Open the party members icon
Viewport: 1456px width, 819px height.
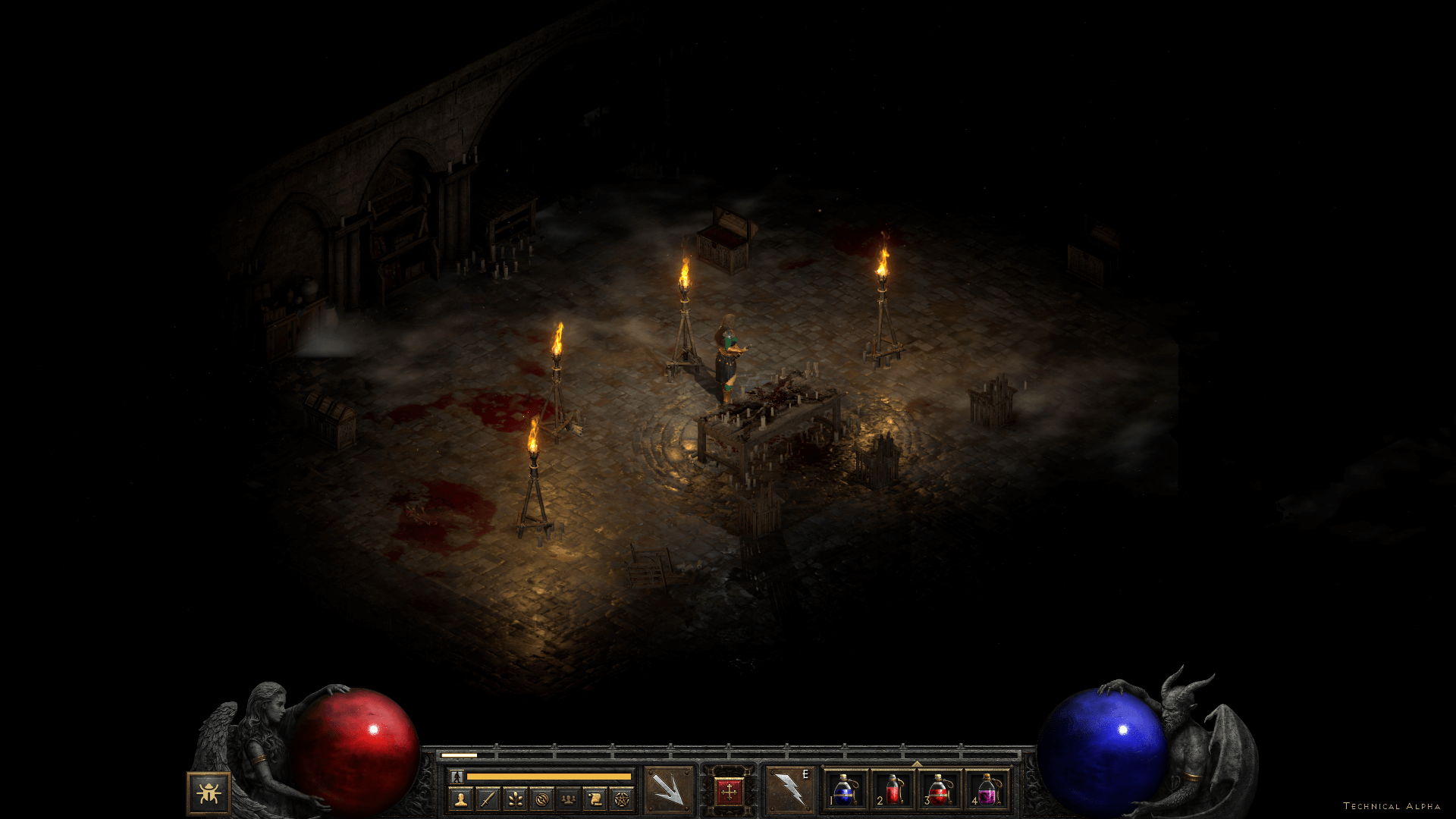(x=568, y=799)
